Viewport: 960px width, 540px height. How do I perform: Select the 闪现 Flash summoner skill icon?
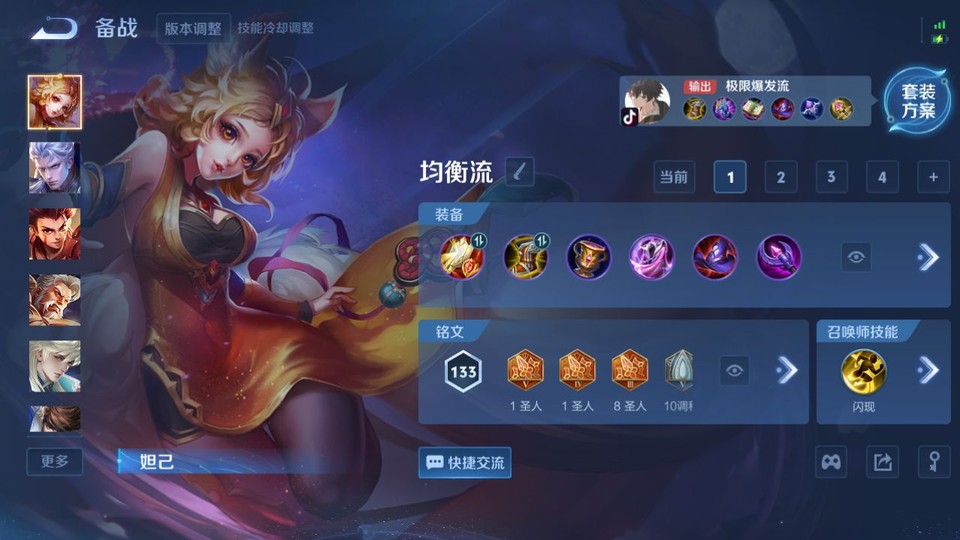pos(863,371)
